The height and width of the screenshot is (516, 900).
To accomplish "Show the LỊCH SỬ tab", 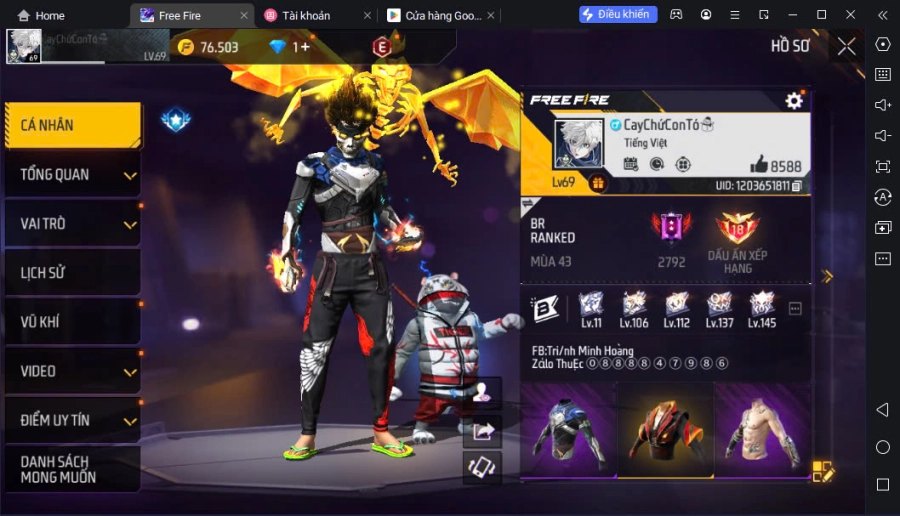I will [71, 273].
